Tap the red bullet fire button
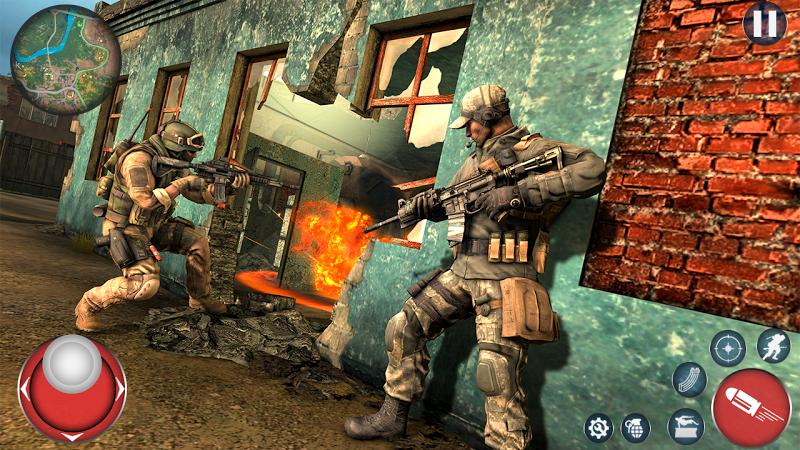The height and width of the screenshot is (450, 800). tap(751, 407)
